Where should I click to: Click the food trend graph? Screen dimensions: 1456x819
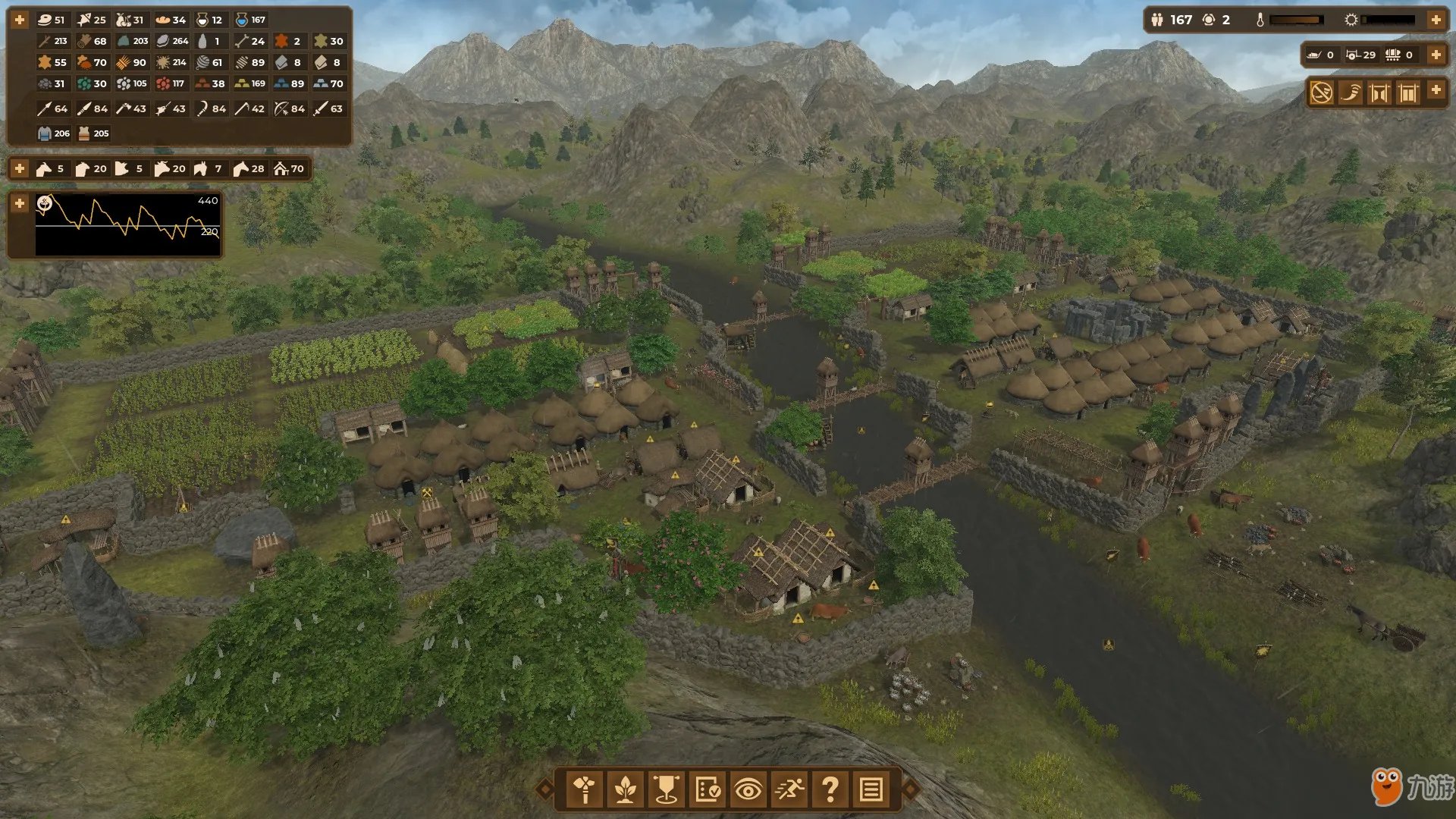(127, 224)
